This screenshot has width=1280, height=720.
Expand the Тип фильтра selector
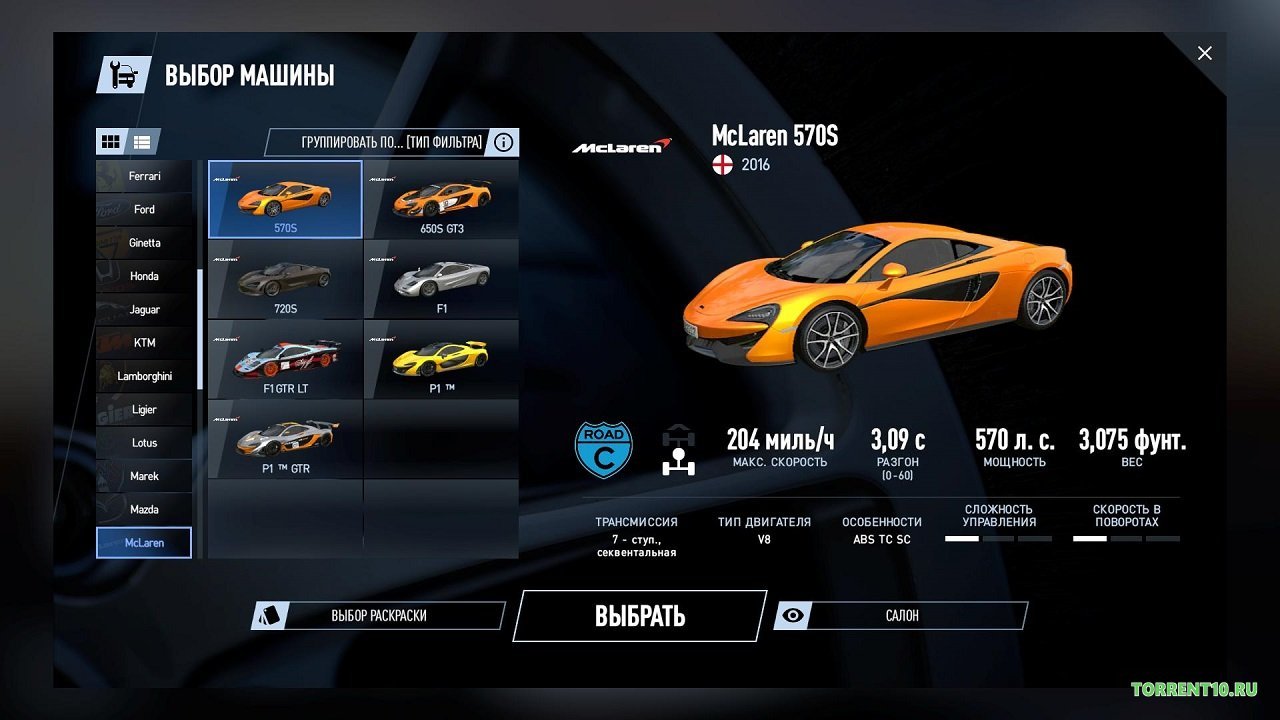[x=444, y=141]
